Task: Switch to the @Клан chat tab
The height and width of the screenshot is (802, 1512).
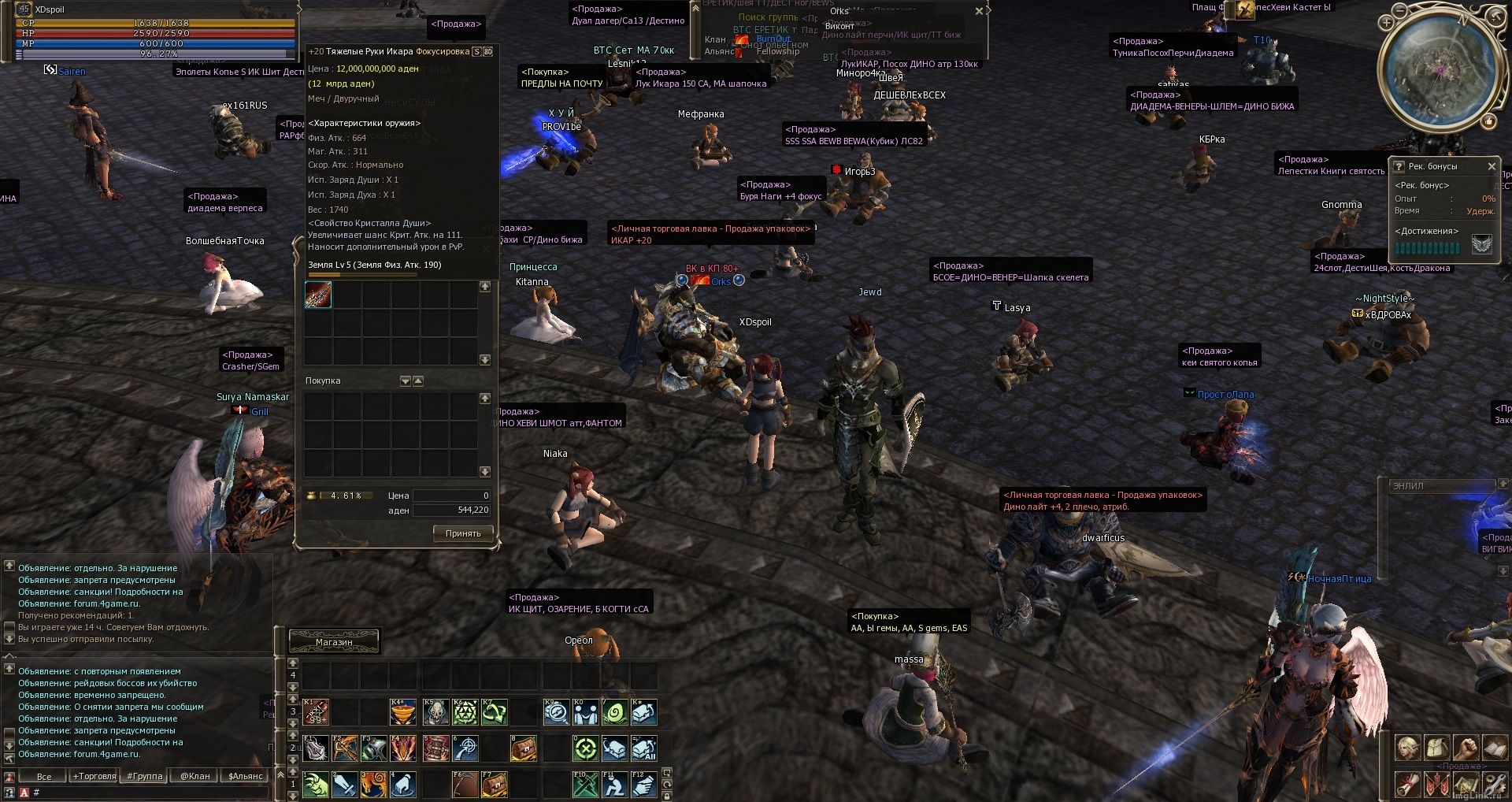Action: pyautogui.click(x=195, y=776)
